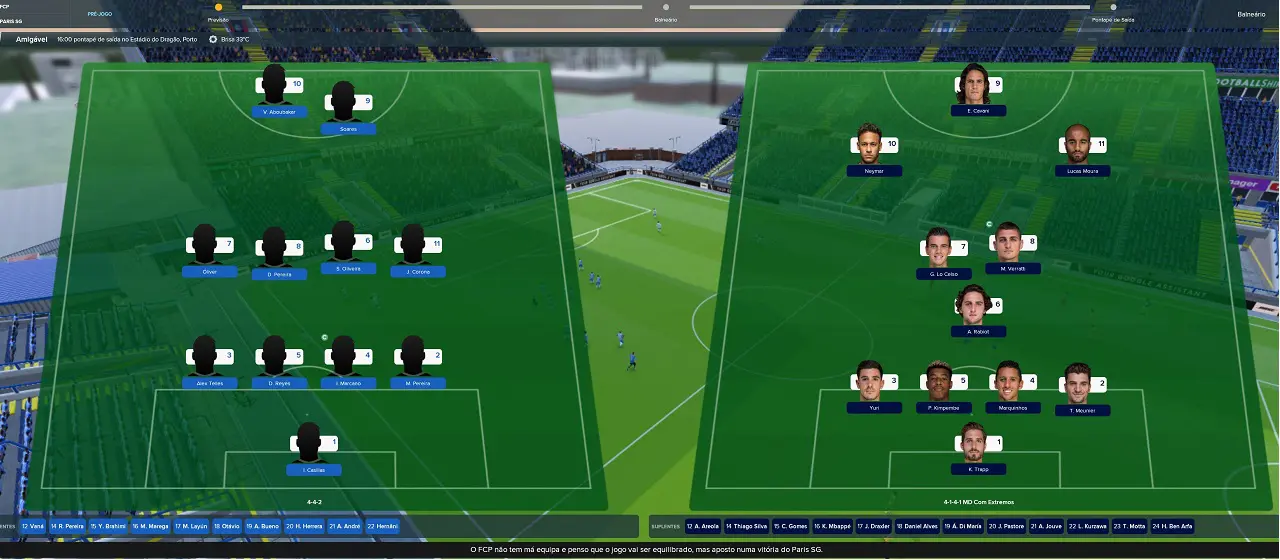1280x560 pixels.
Task: Pick Porto substitute H. Herrera
Action: [305, 526]
